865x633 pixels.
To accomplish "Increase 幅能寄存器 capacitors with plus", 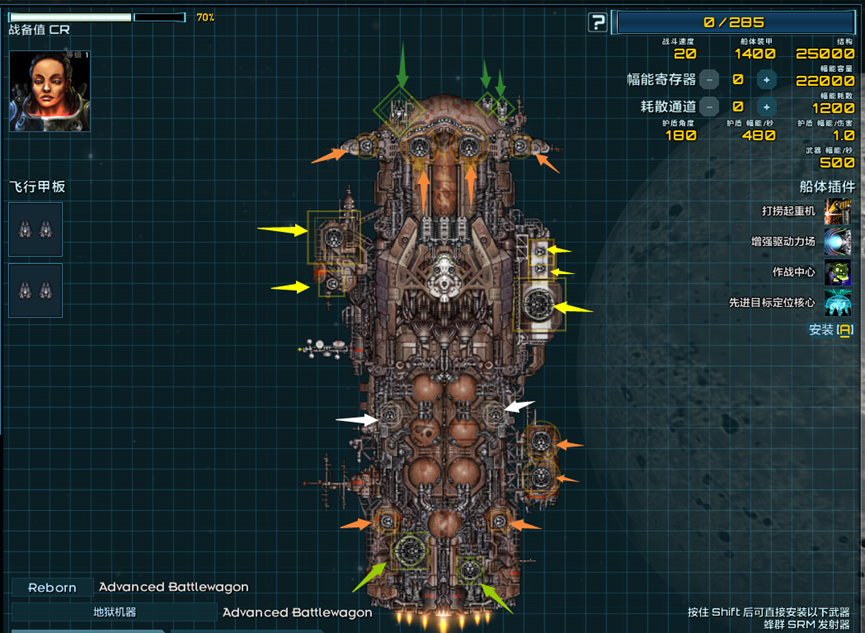I will pyautogui.click(x=766, y=80).
